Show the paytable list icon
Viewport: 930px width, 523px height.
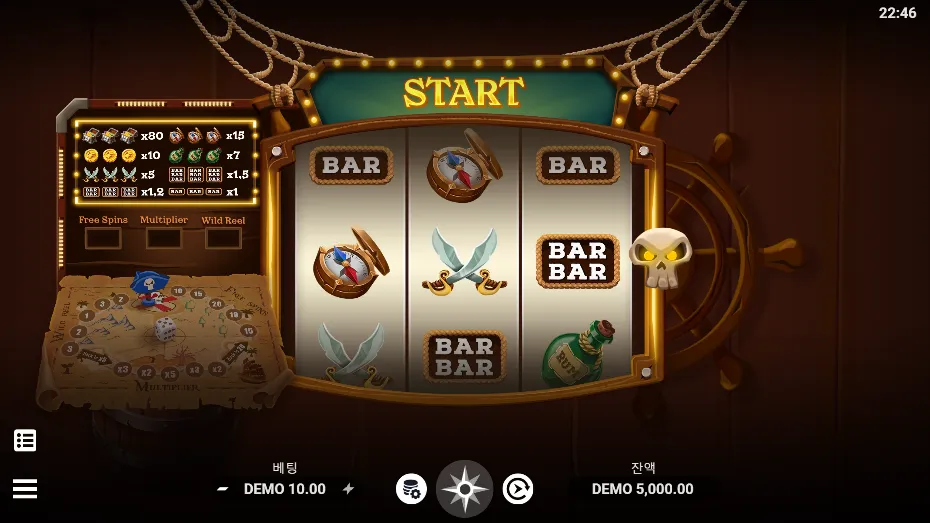[x=25, y=440]
